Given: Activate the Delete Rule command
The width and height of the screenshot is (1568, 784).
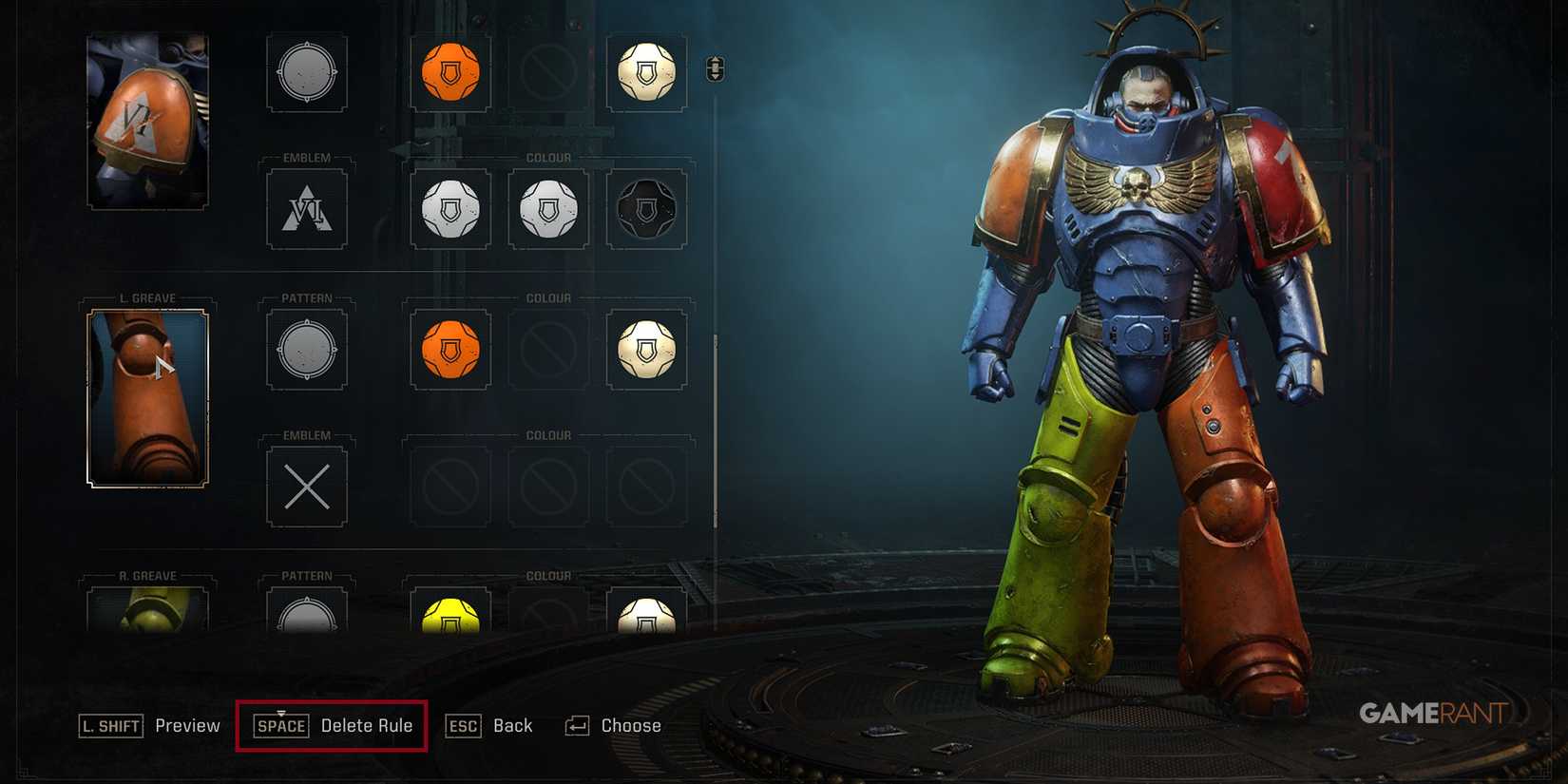Looking at the screenshot, I should point(331,725).
